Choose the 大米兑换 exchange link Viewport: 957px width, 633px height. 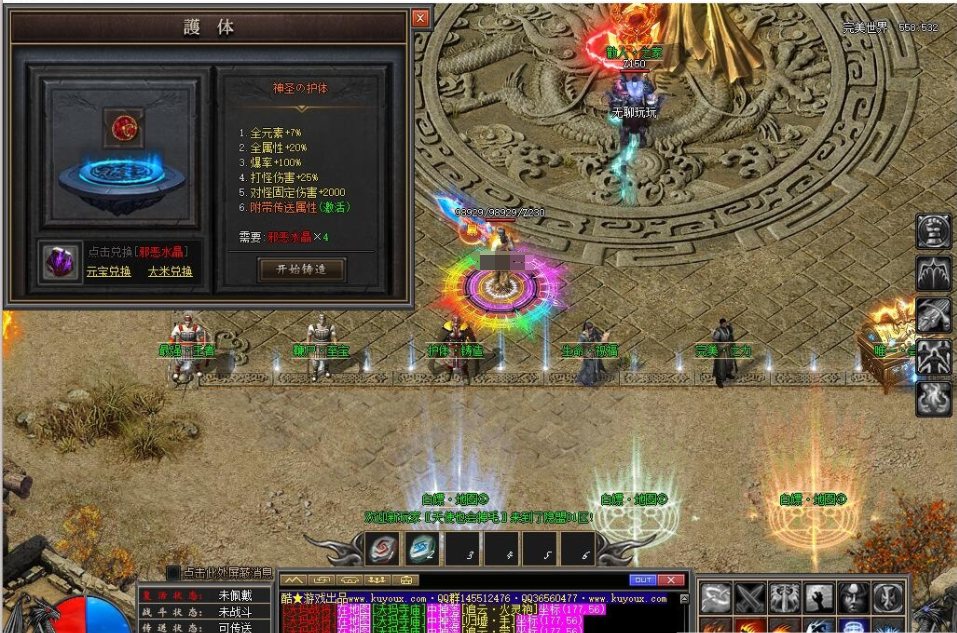click(x=170, y=271)
